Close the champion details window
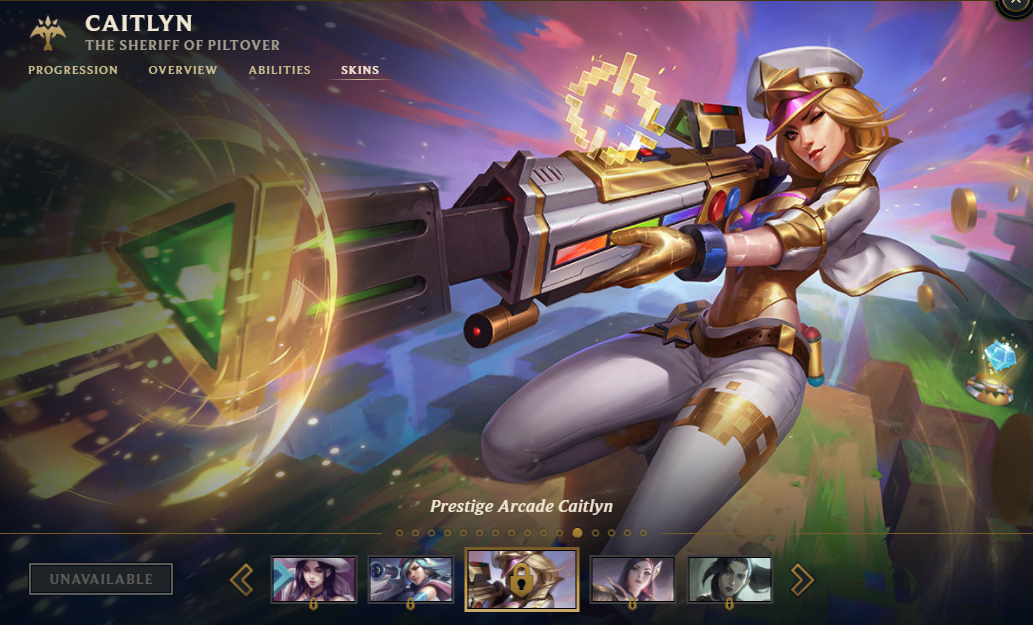The image size is (1033, 625). click(x=1018, y=6)
